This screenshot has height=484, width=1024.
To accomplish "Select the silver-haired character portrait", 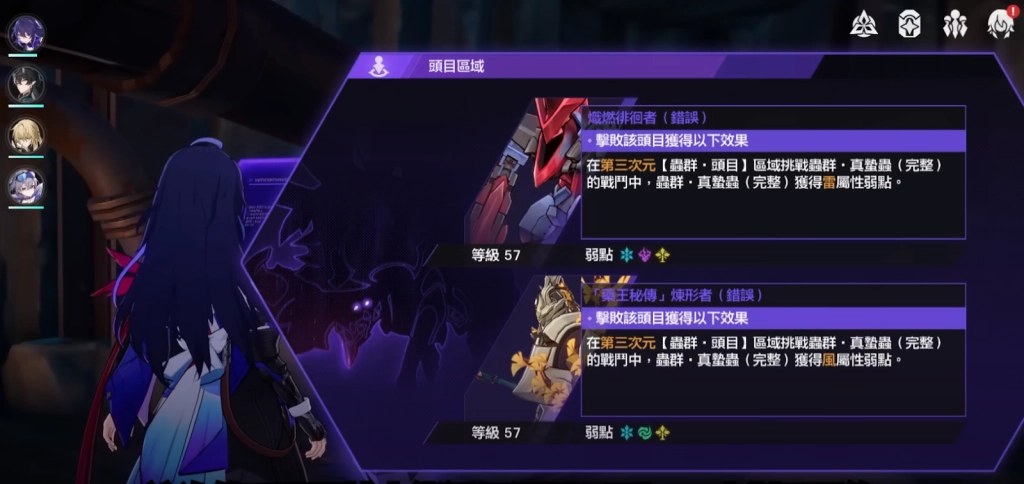I will 25,185.
